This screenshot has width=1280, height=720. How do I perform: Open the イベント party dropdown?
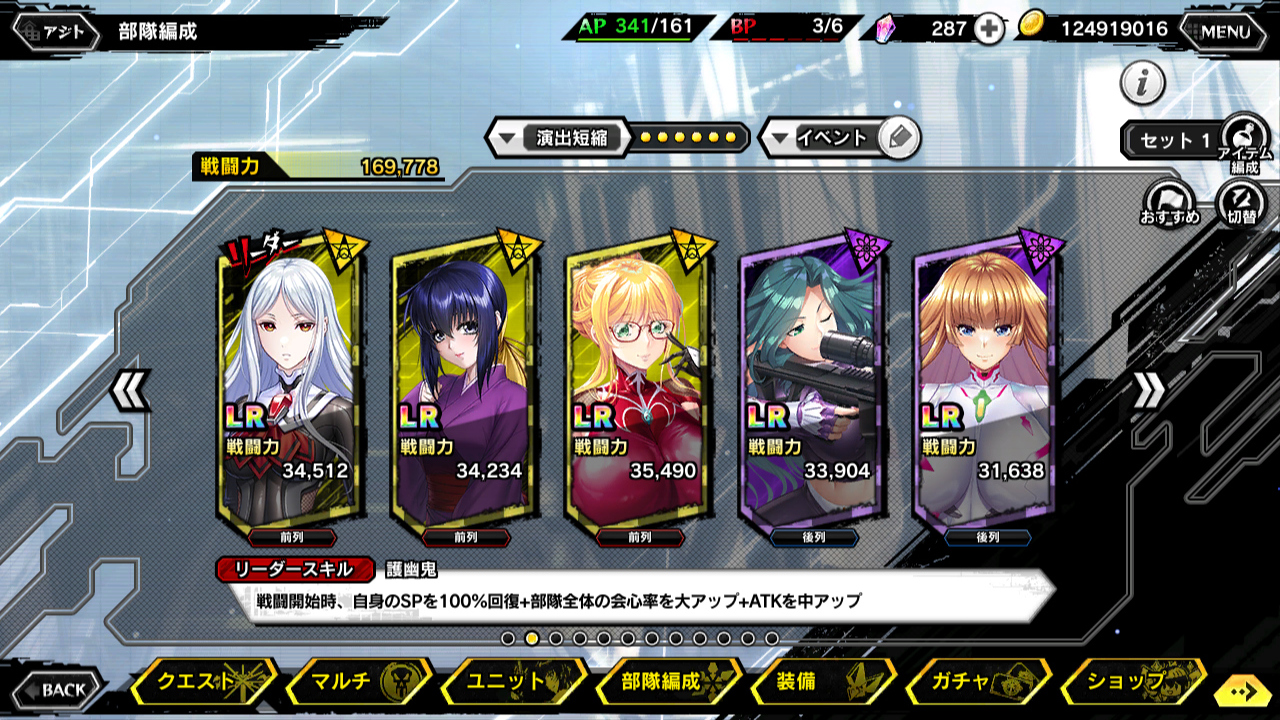coord(830,138)
